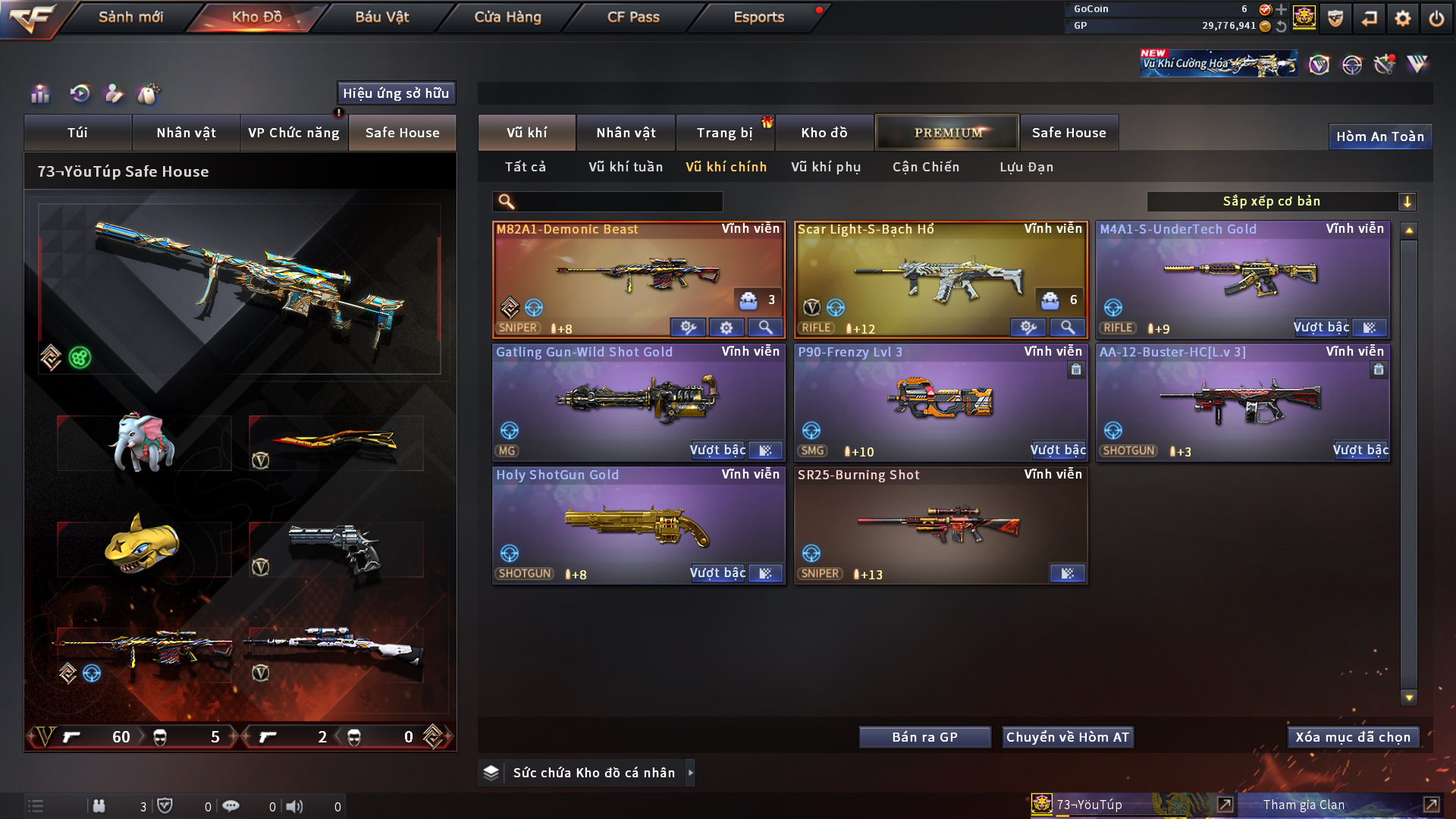Image resolution: width=1456 pixels, height=819 pixels.
Task: Switch to the Esports menu
Action: 758,17
